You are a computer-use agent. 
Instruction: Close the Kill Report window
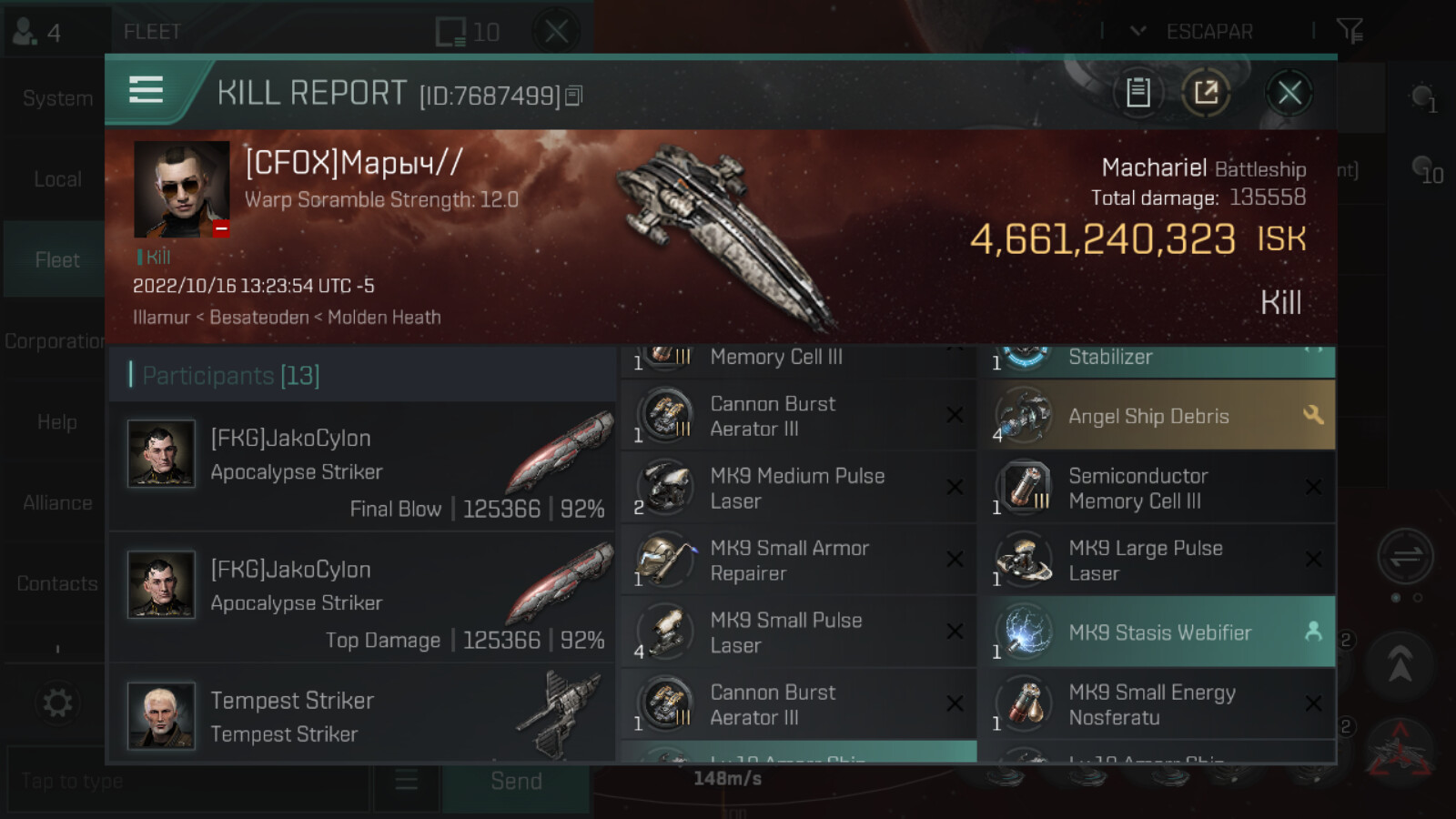point(1289,93)
